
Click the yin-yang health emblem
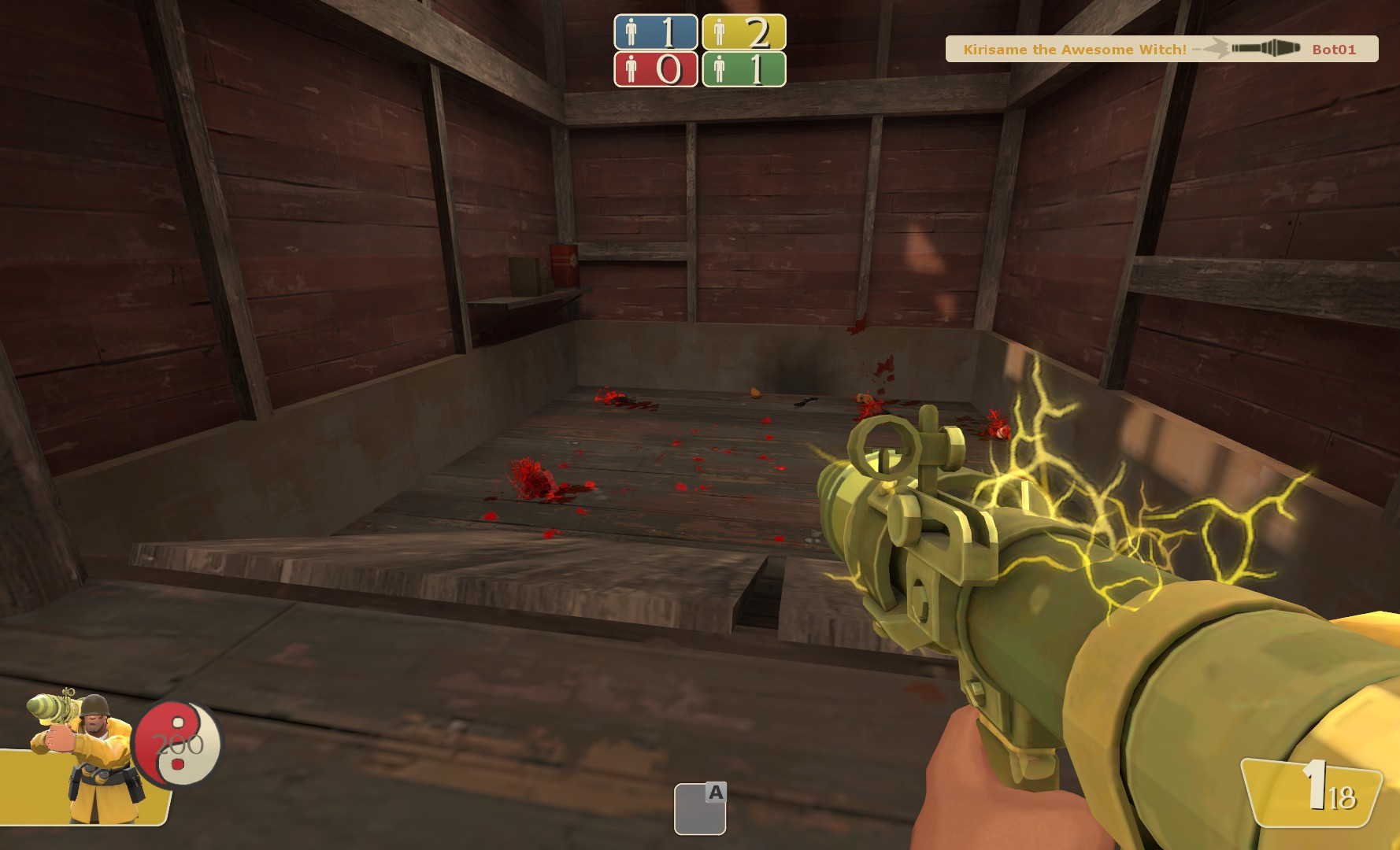[x=178, y=744]
